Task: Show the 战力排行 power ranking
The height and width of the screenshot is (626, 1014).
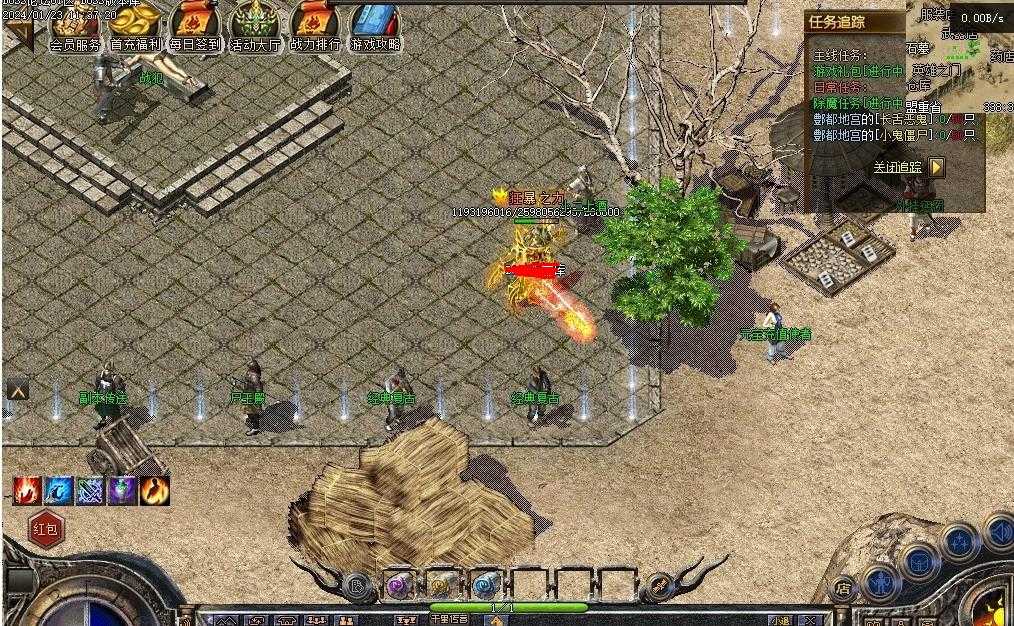Action: [314, 24]
